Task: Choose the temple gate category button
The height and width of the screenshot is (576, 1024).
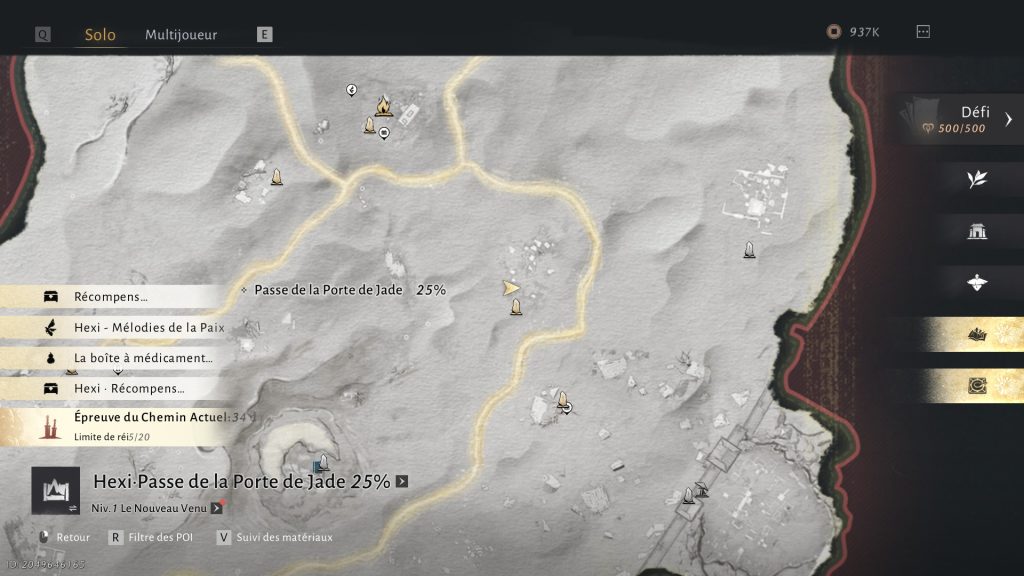Action: point(977,231)
